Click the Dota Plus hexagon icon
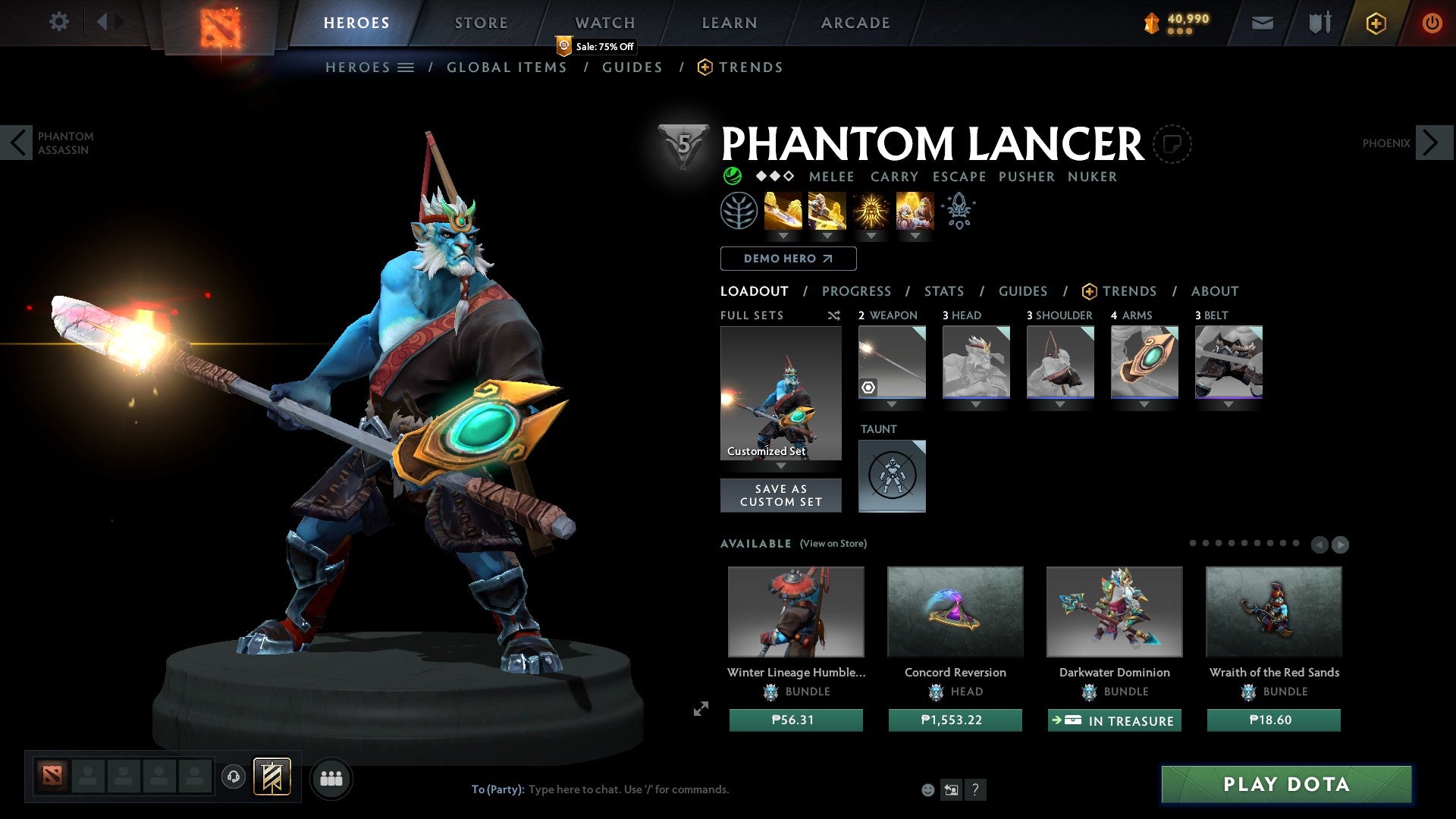This screenshot has width=1456, height=819. point(1375,23)
